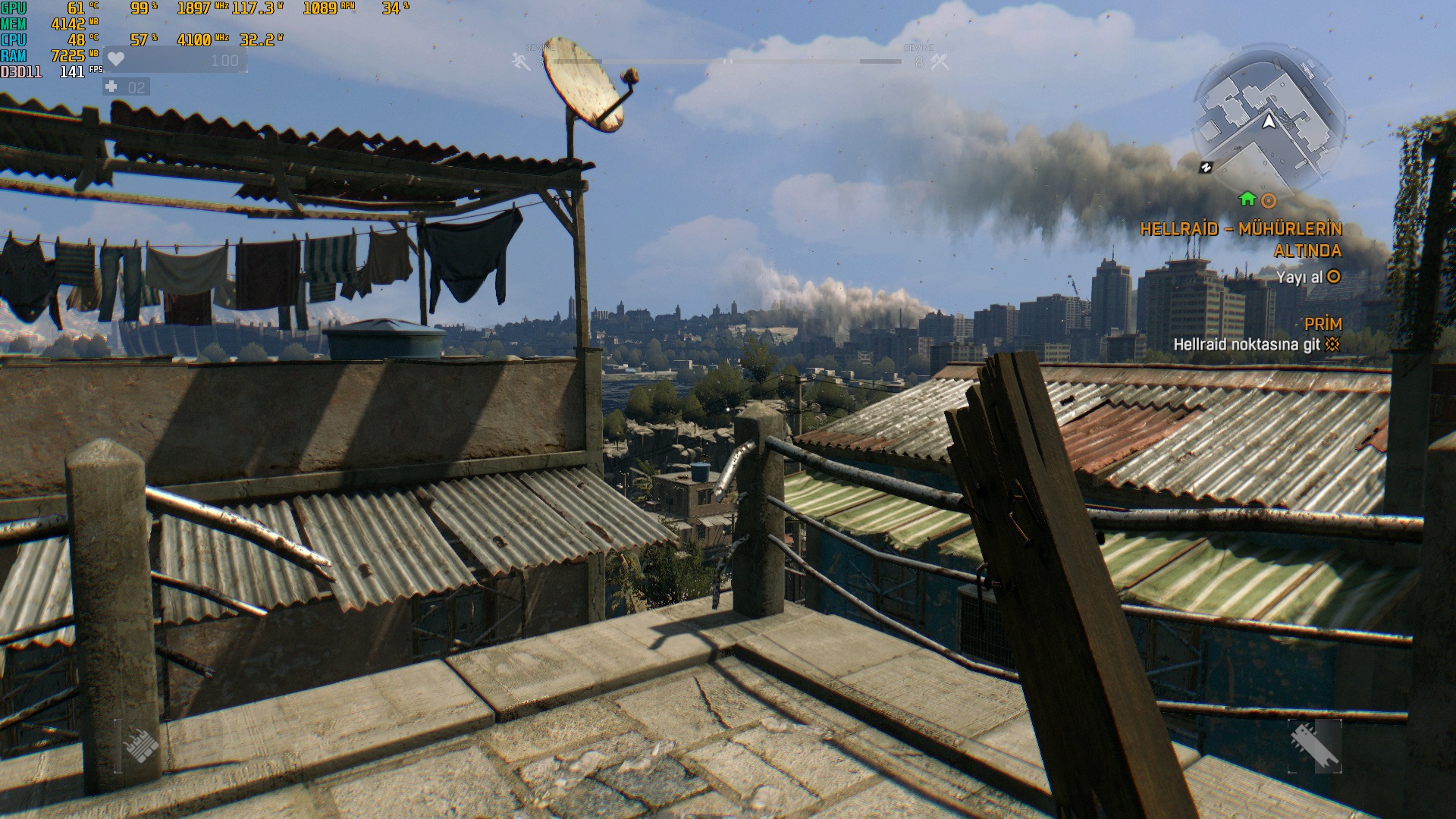This screenshot has width=1456, height=819.
Task: Select the throwable item slot icon
Action: [x=140, y=745]
